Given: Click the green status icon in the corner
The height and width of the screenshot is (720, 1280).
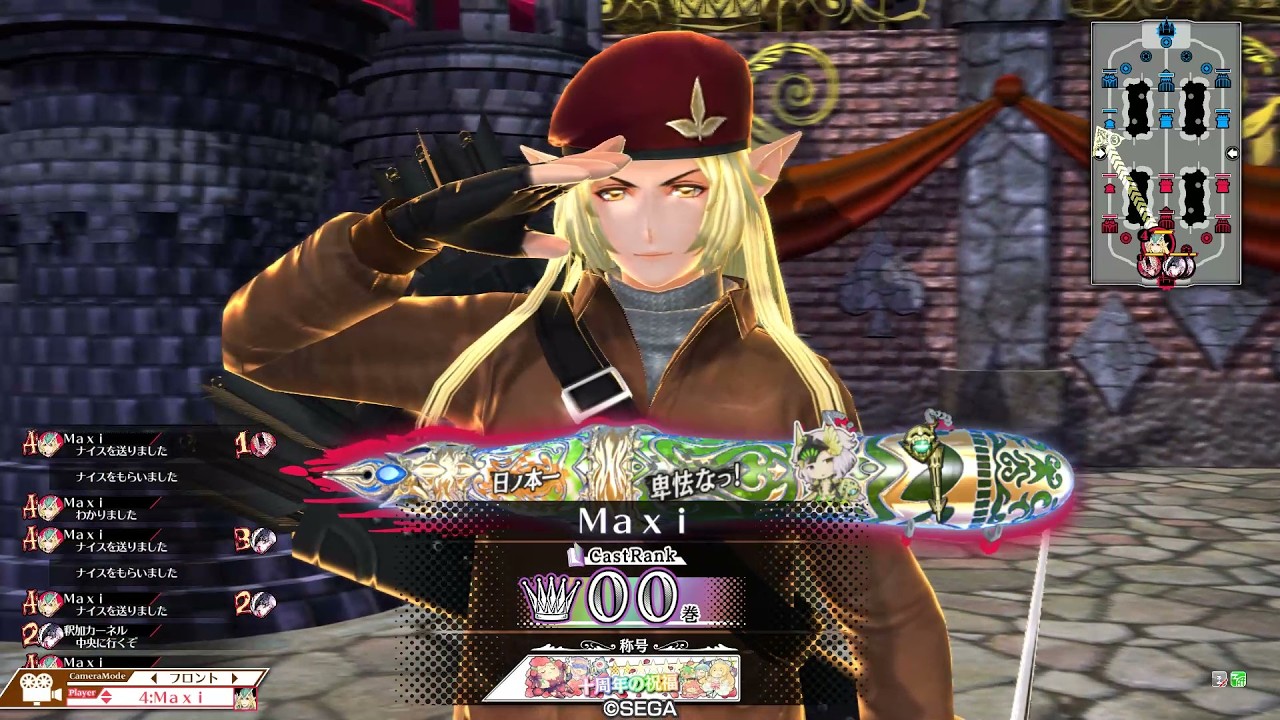Looking at the screenshot, I should point(1238,679).
